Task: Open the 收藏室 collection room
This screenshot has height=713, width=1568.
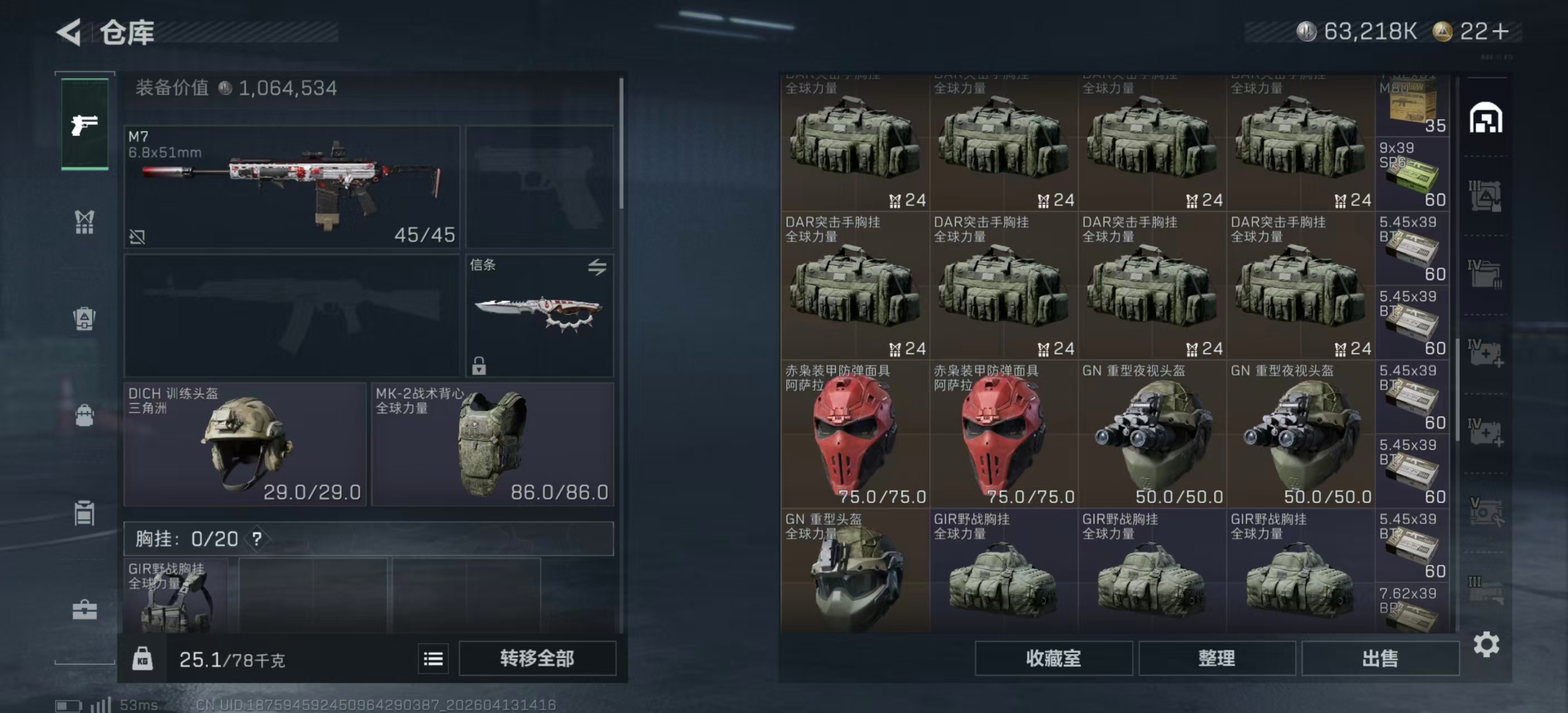Action: tap(1053, 658)
